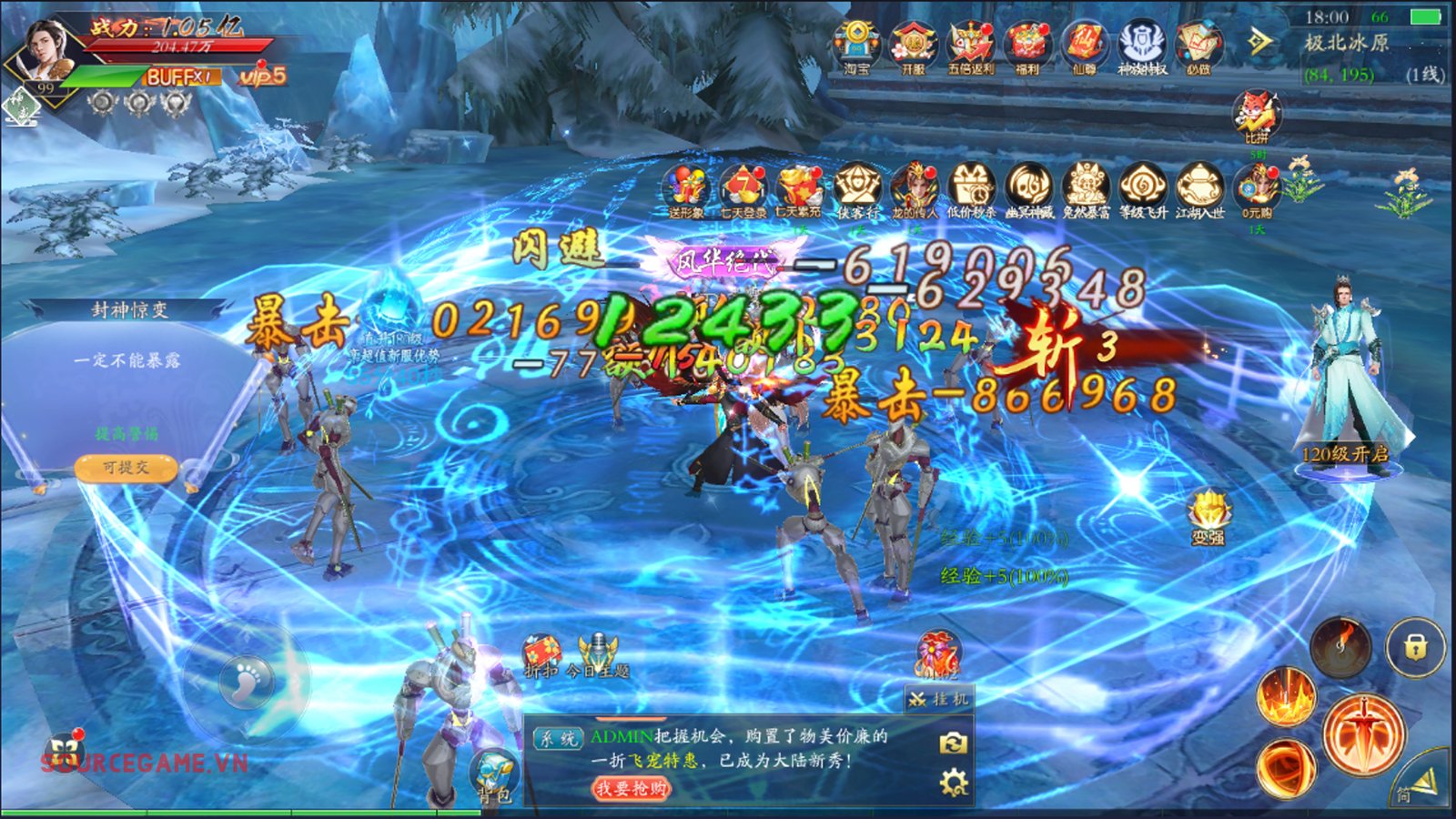Tap the 可提交 quest submit button
The image size is (1456, 819).
pos(126,468)
